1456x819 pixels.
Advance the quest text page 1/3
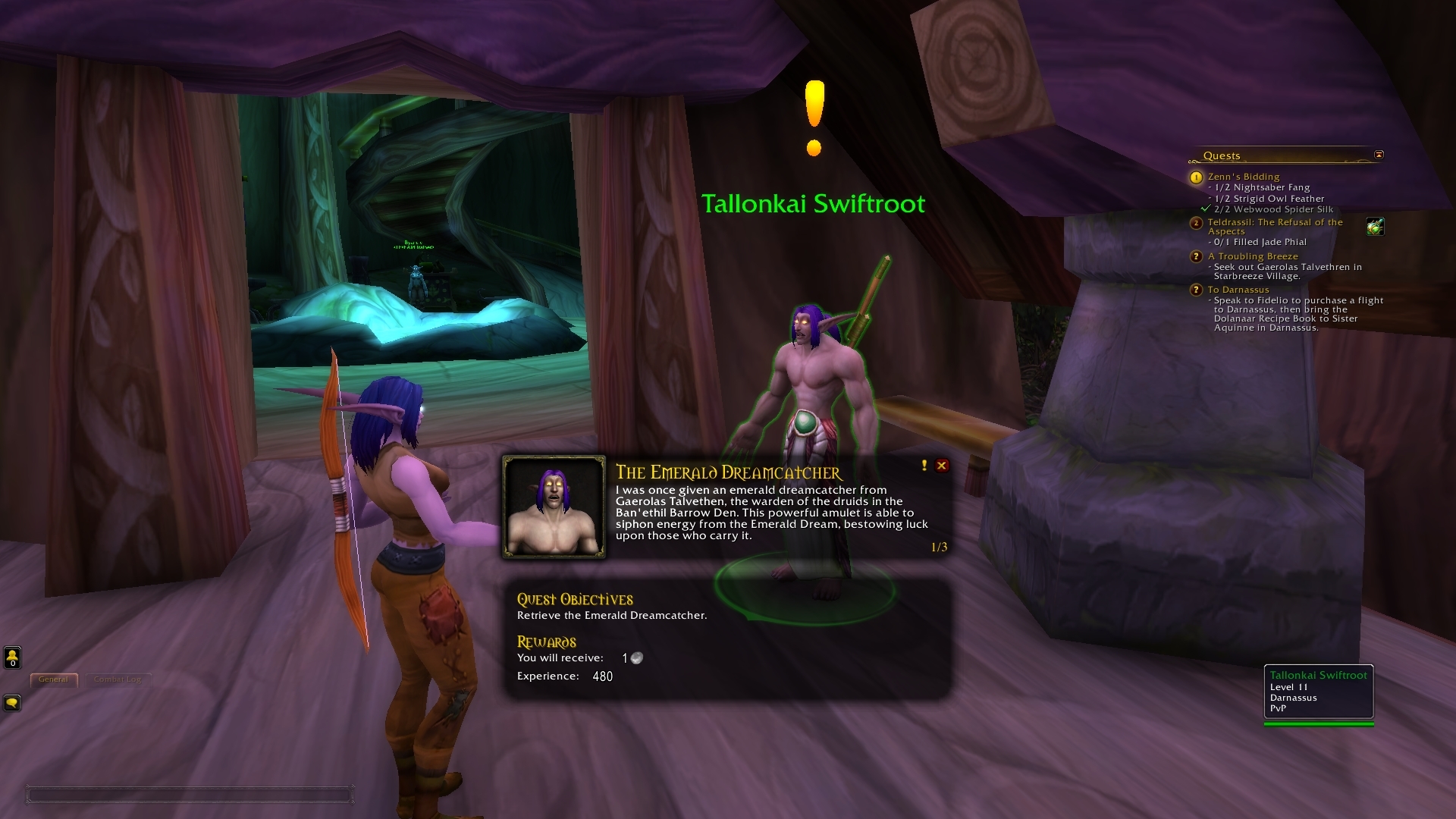(939, 547)
